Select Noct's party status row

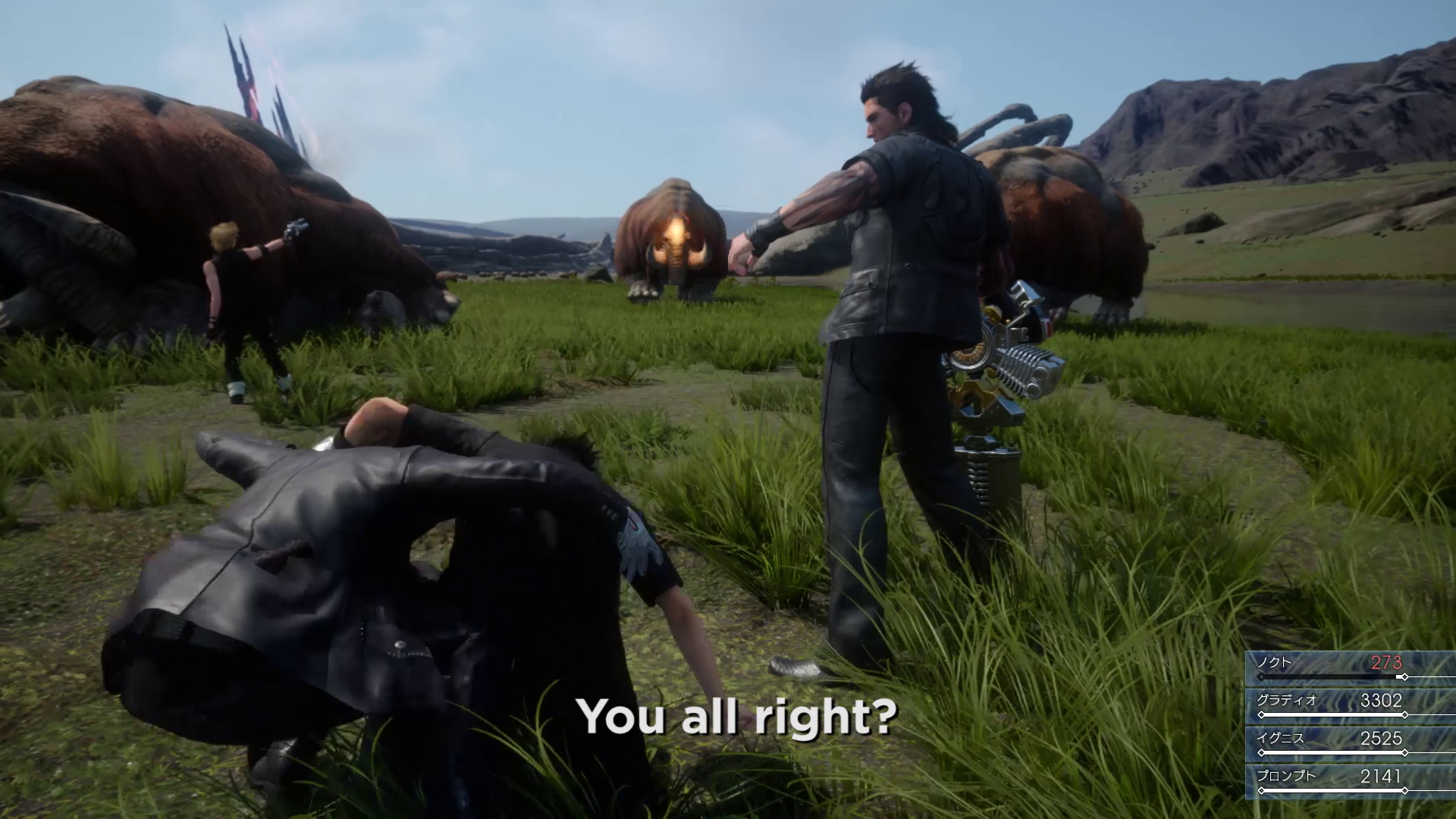point(1350,667)
